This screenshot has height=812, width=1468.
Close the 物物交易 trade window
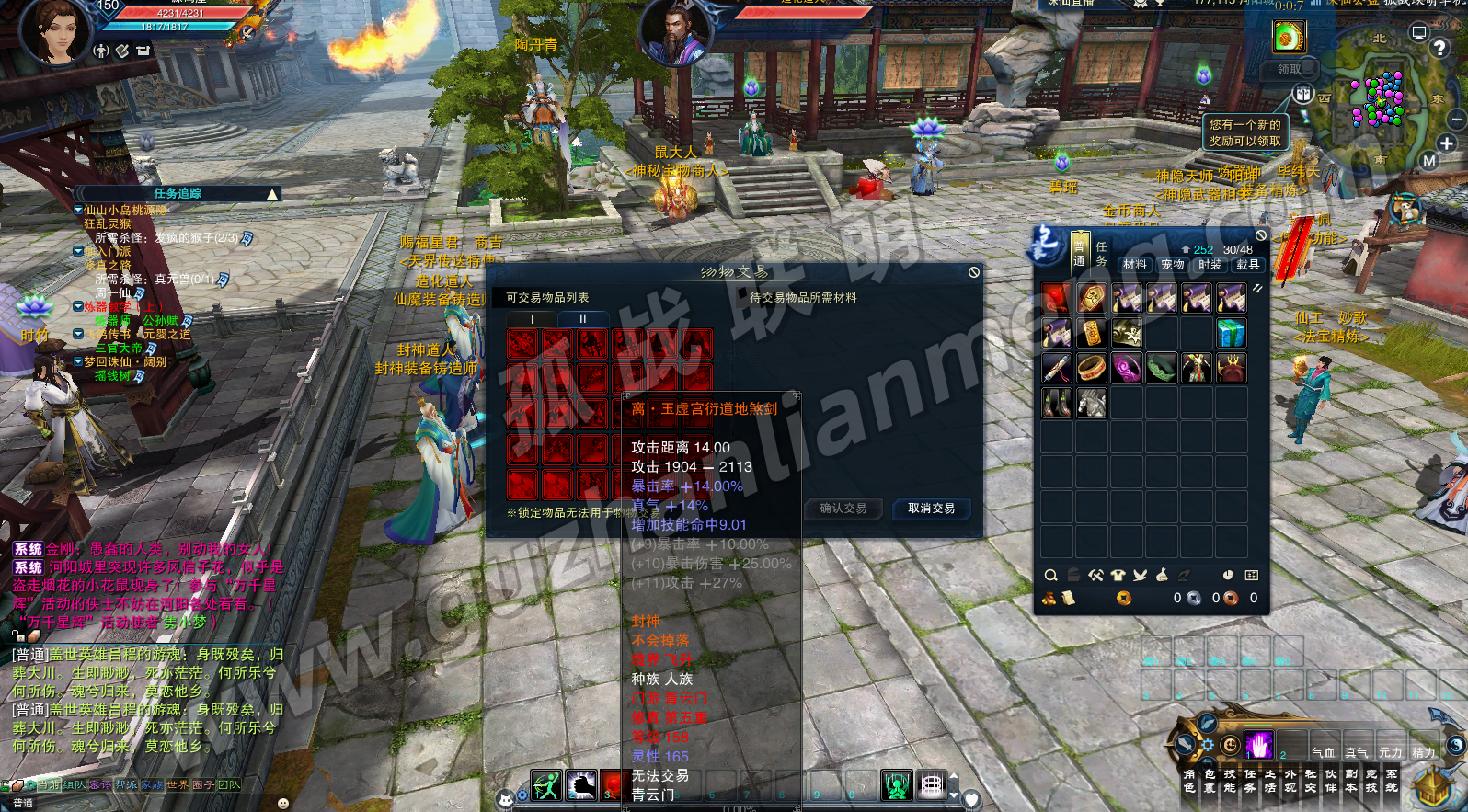tap(973, 272)
